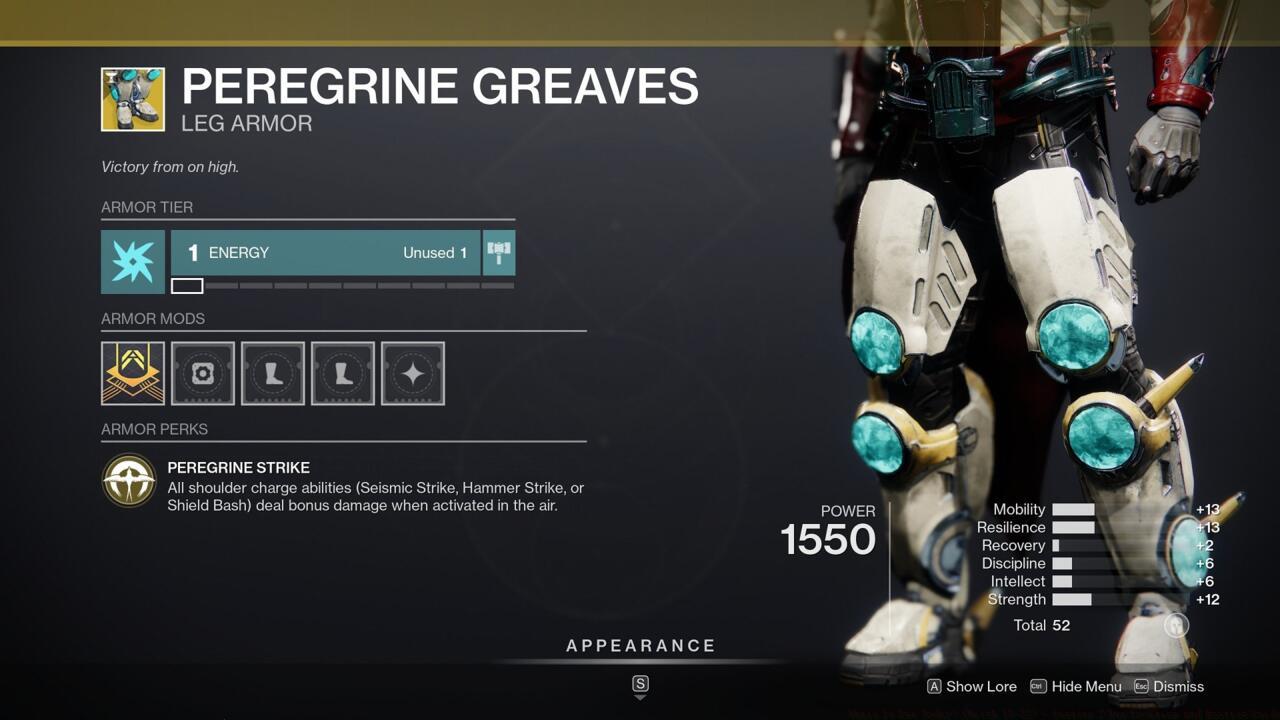
Task: Switch to the Appearance tab
Action: coord(640,645)
